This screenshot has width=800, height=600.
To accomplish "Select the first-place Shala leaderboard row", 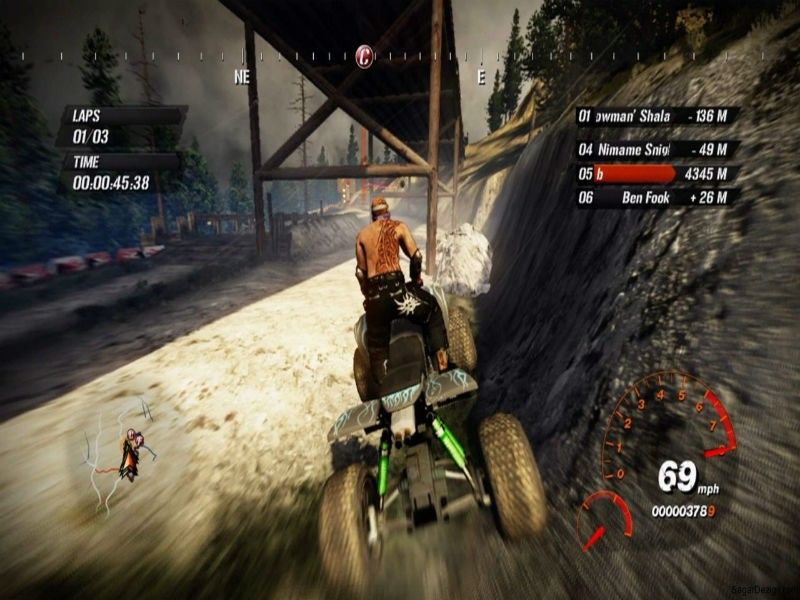I will (657, 116).
